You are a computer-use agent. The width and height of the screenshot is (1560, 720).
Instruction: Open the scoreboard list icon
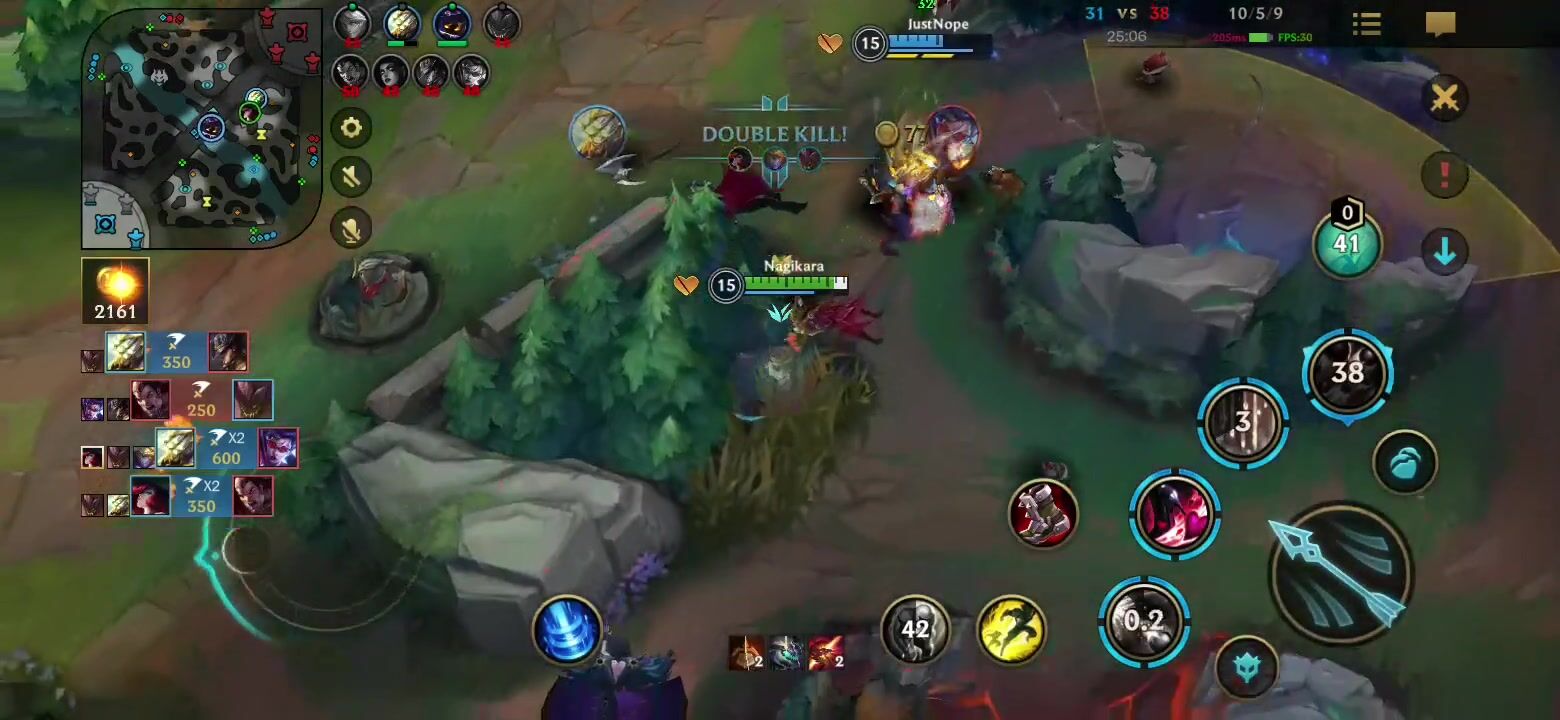point(1366,24)
